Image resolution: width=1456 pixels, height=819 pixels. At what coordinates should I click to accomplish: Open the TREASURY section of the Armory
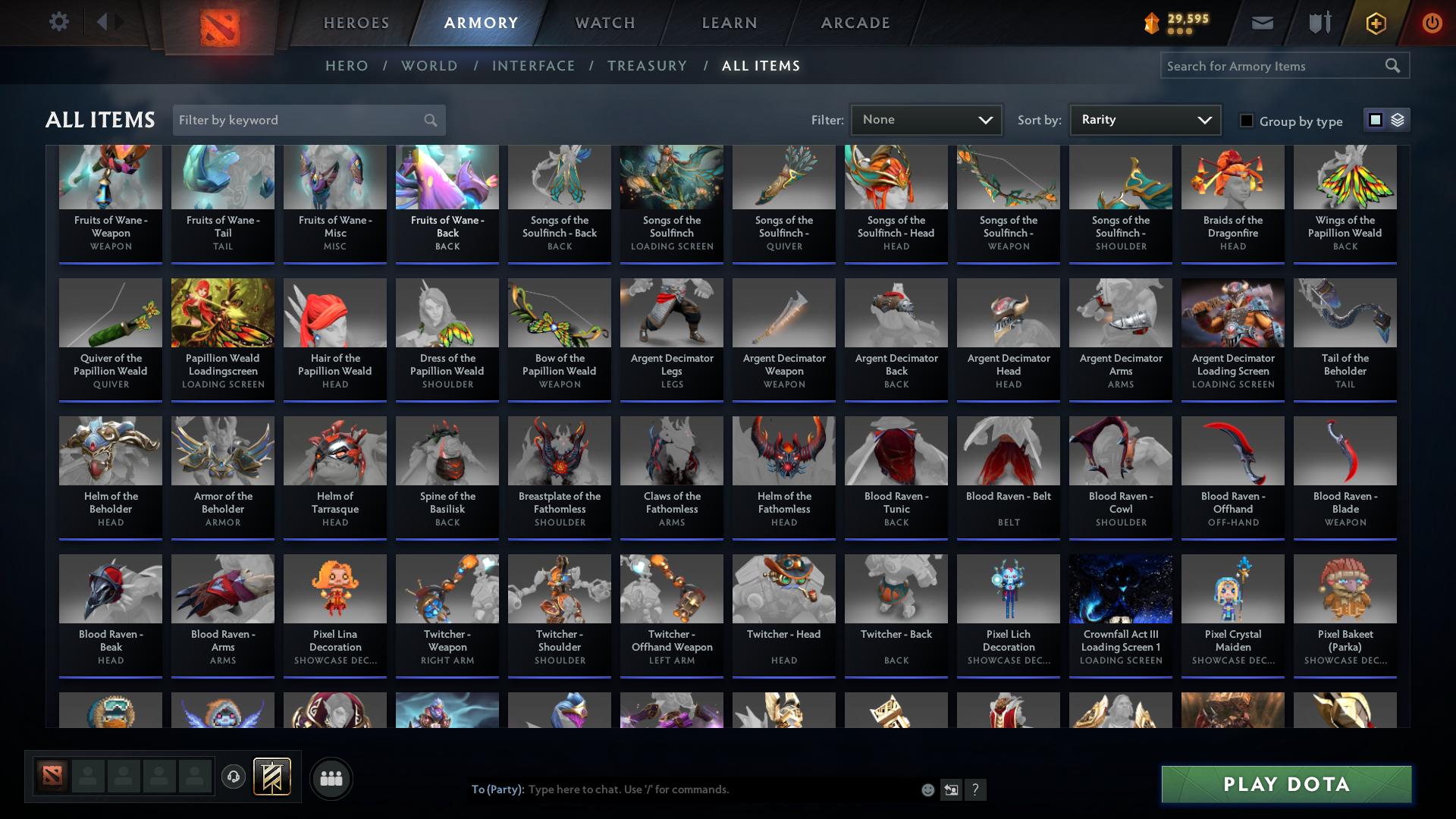pos(647,66)
